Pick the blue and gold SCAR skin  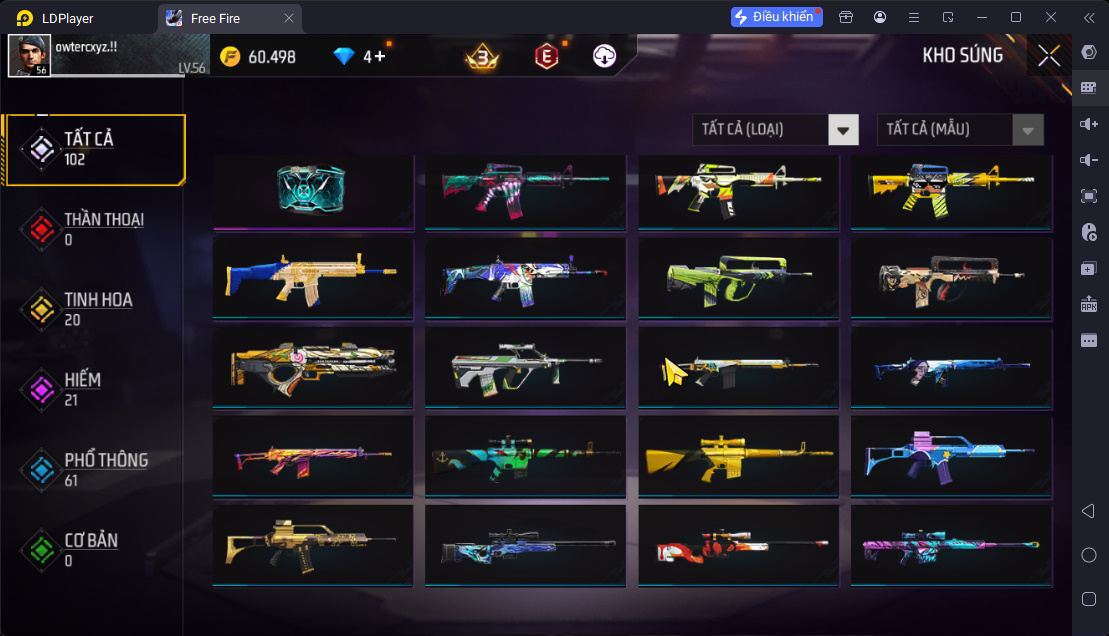coord(313,276)
